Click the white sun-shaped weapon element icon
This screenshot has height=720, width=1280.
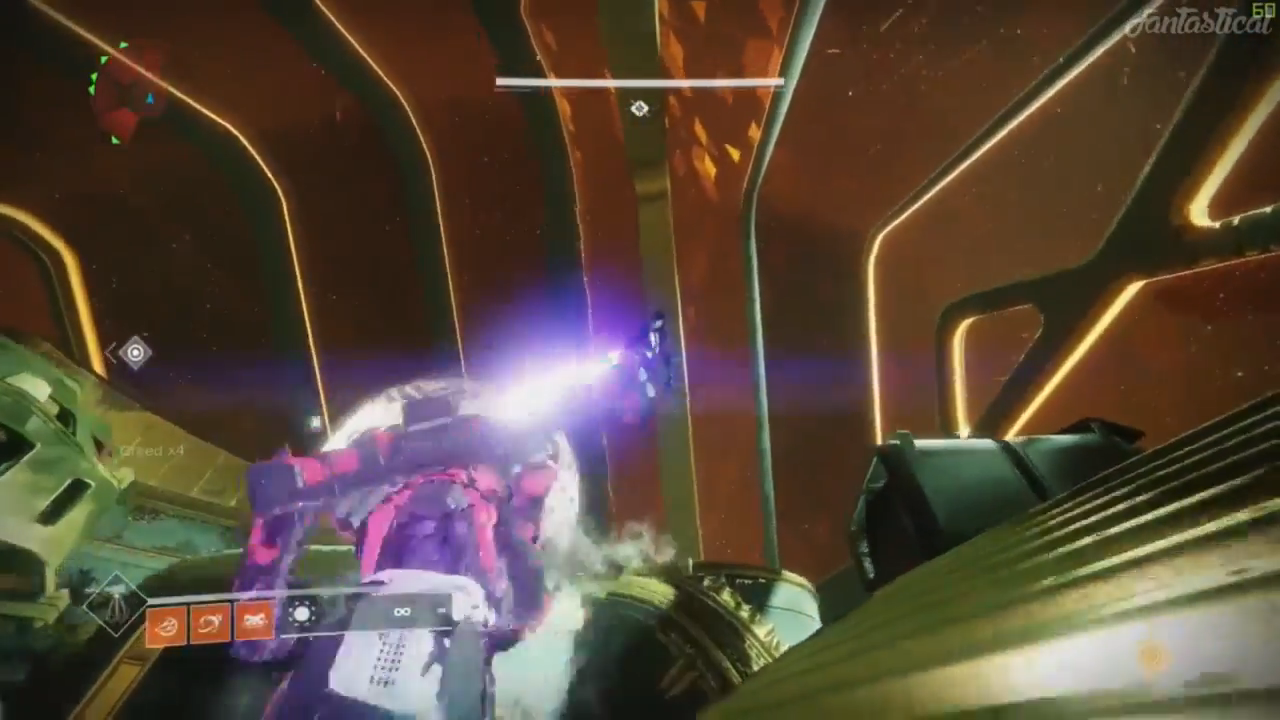[302, 614]
